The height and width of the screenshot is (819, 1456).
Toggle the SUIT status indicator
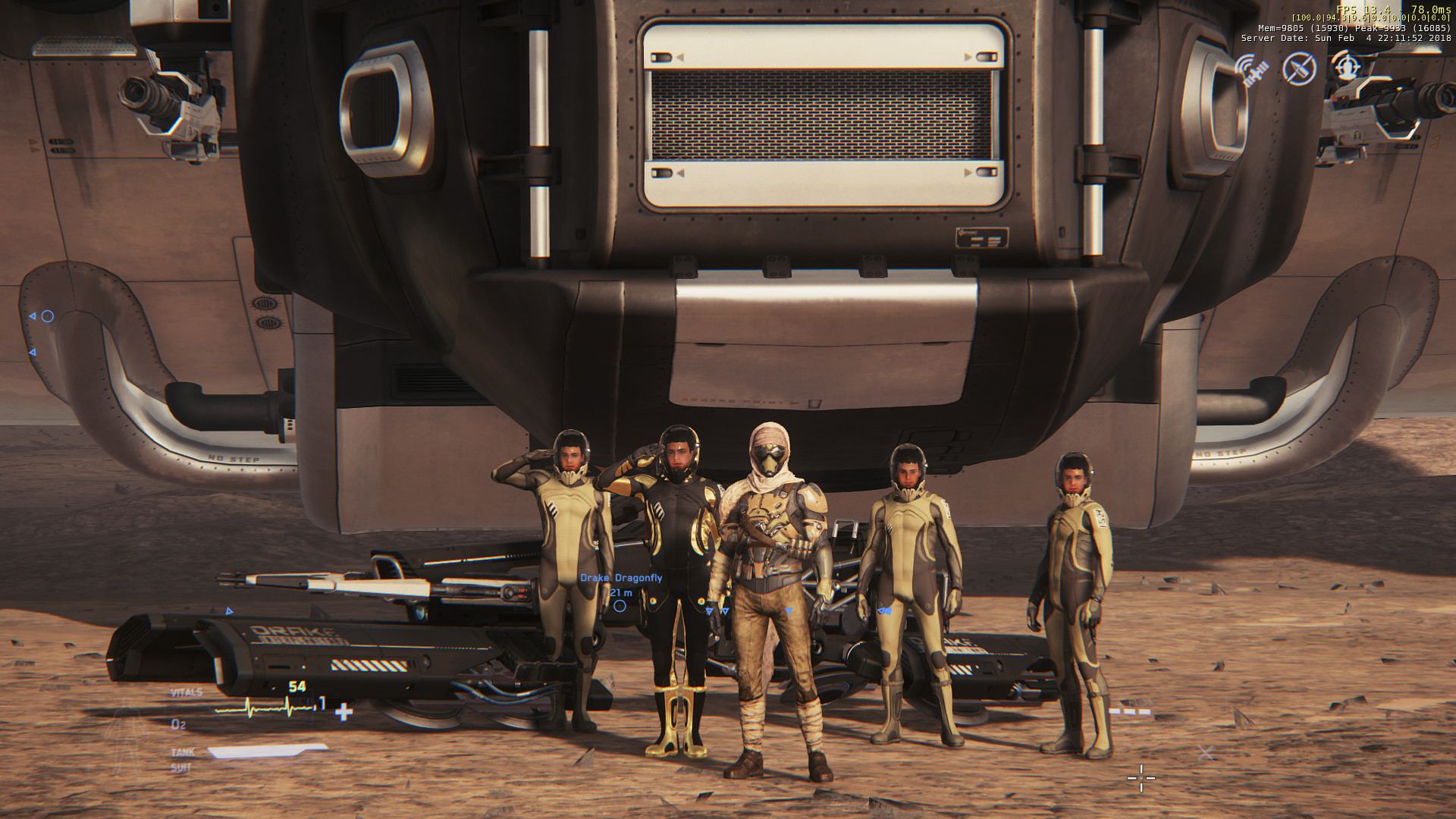point(180,765)
